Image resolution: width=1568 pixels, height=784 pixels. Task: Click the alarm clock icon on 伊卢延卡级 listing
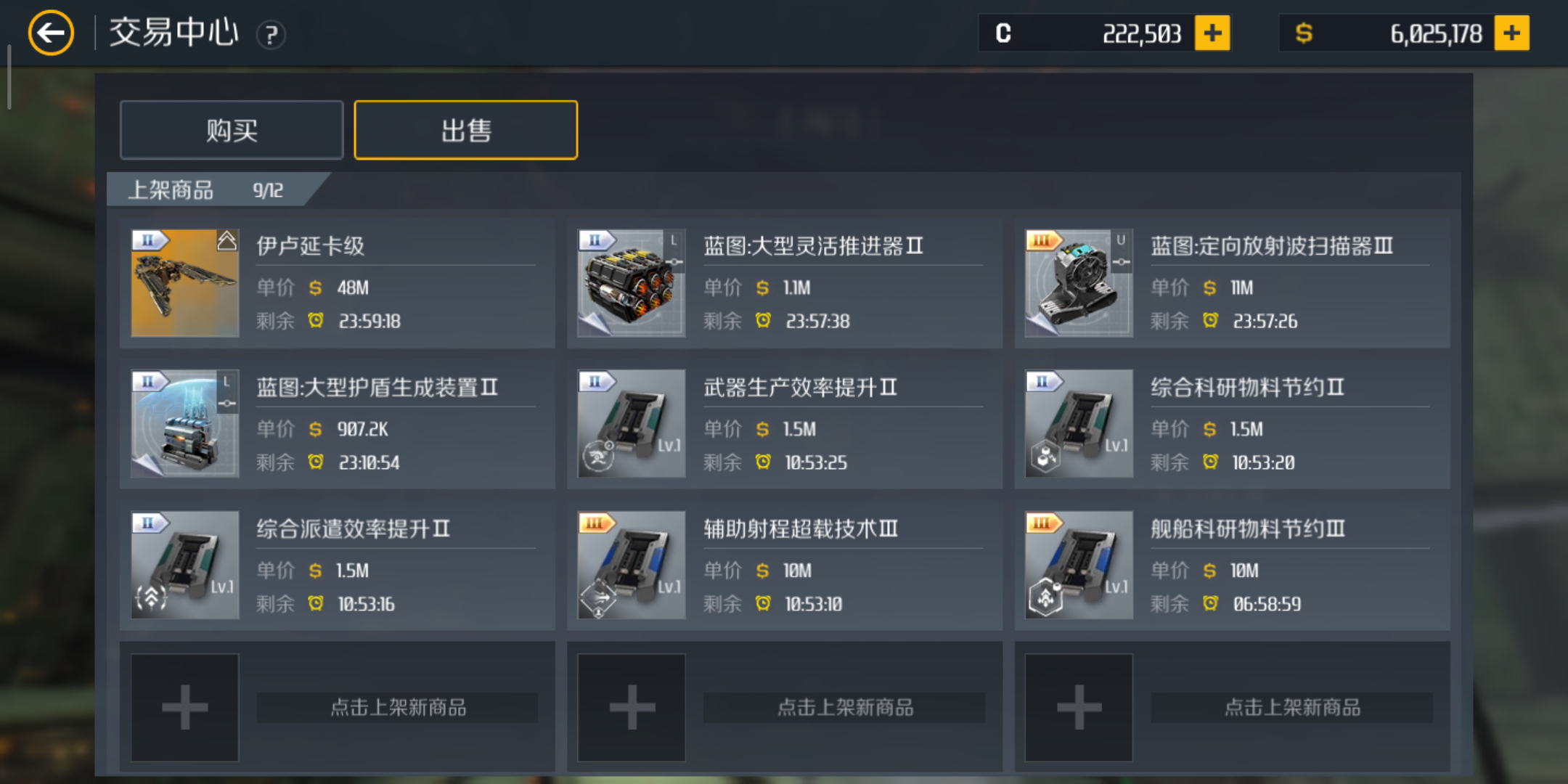point(316,321)
